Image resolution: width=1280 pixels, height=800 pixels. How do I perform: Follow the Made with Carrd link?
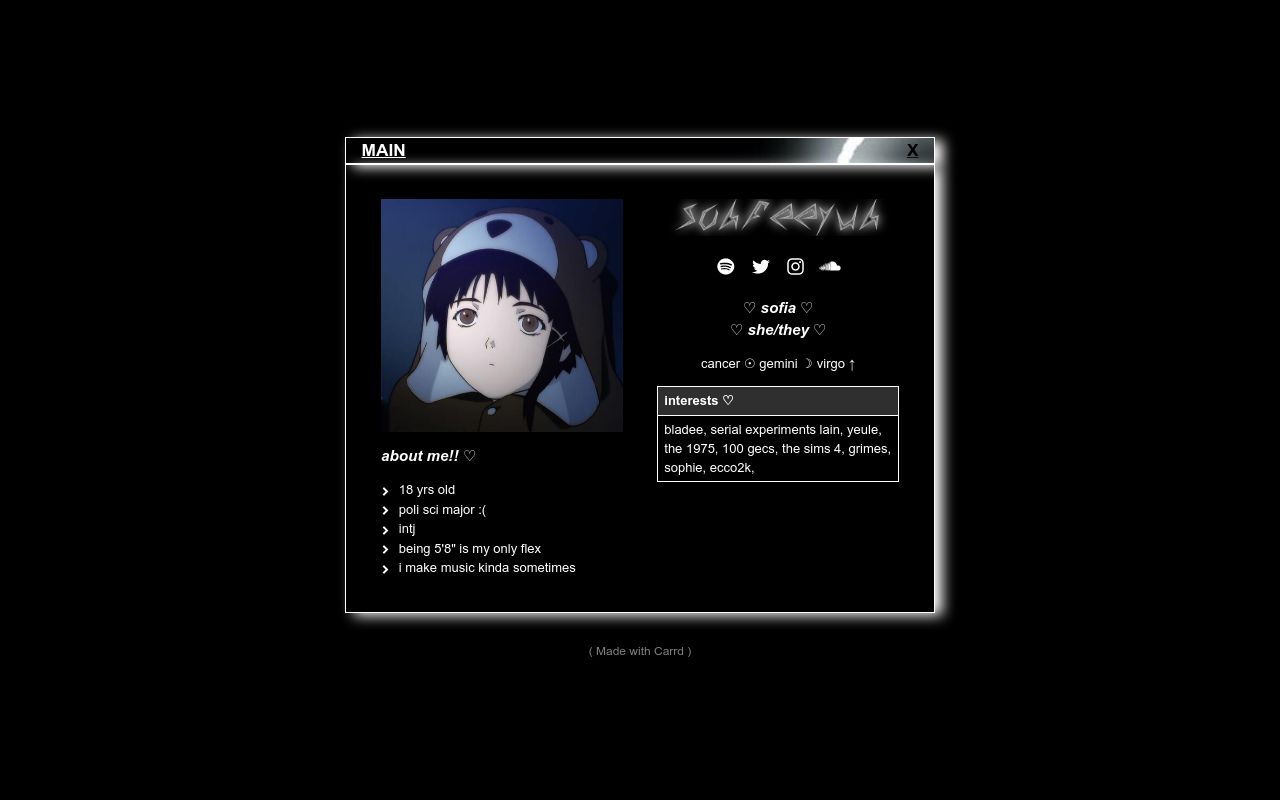pos(640,651)
